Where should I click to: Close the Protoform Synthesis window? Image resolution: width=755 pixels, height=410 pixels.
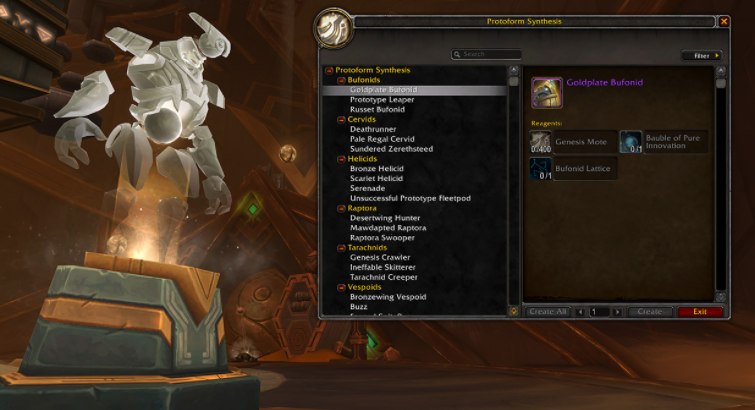[723, 20]
